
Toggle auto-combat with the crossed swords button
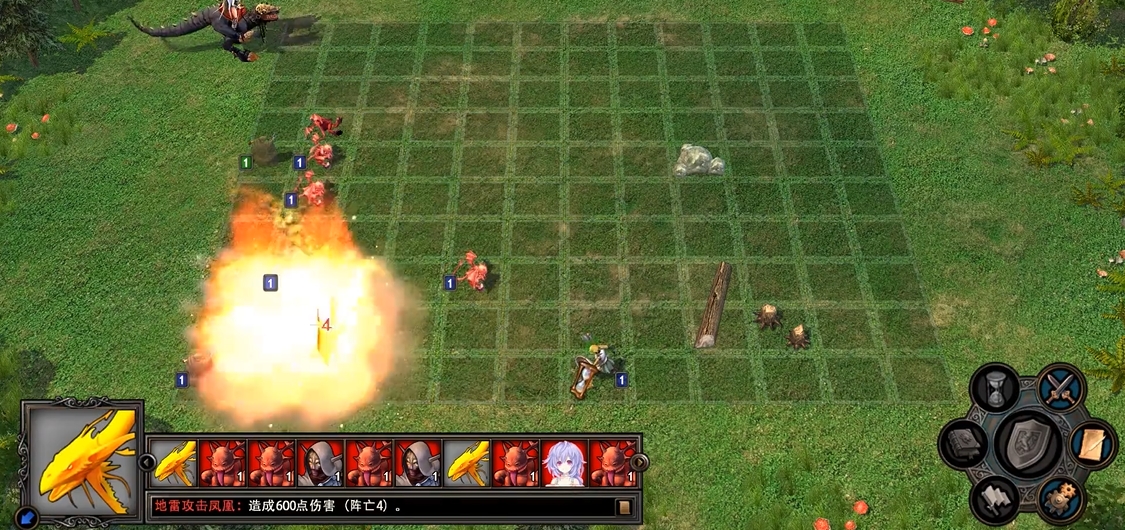point(1059,389)
